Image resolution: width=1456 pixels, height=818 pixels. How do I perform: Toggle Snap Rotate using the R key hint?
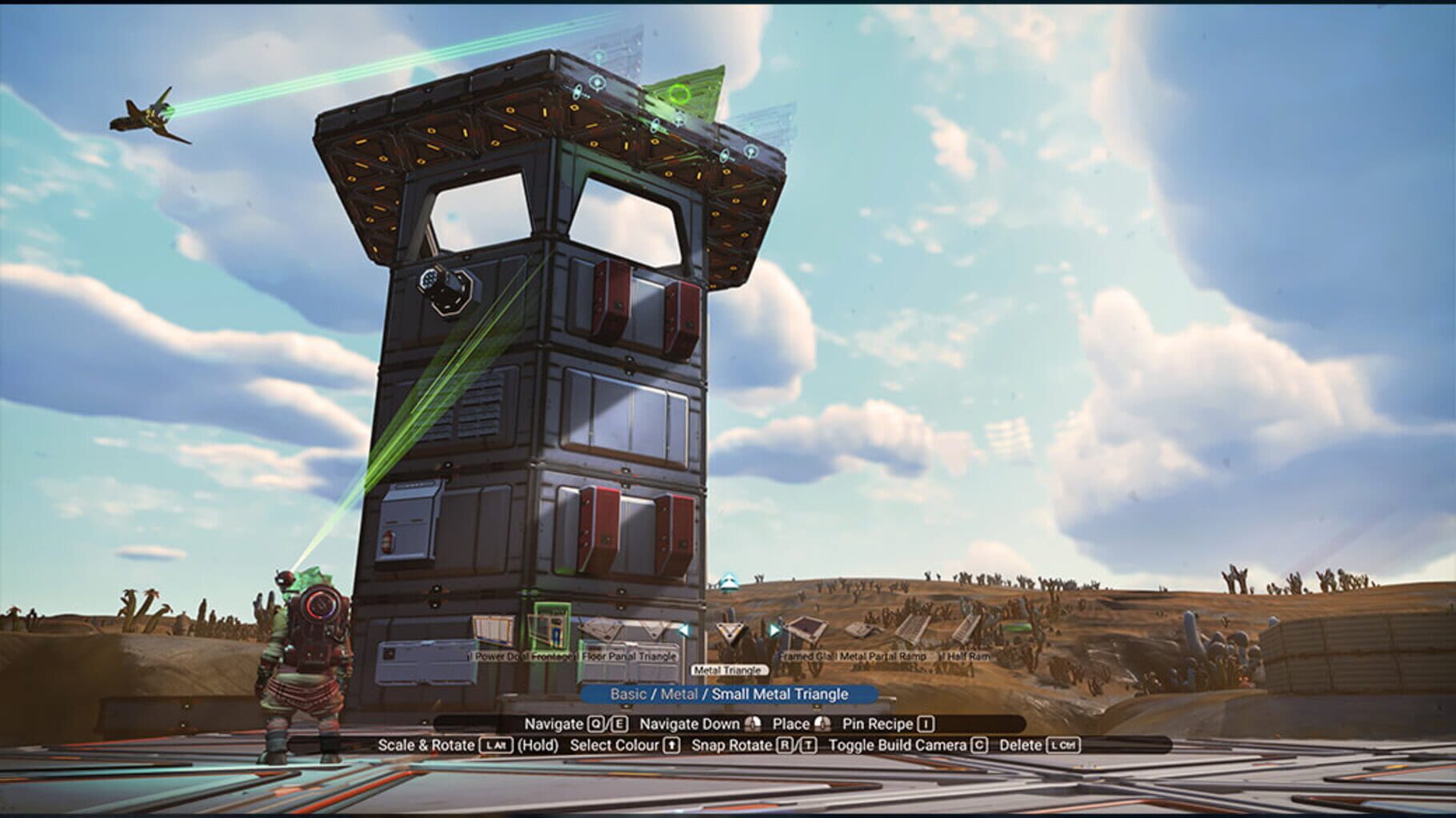(783, 744)
